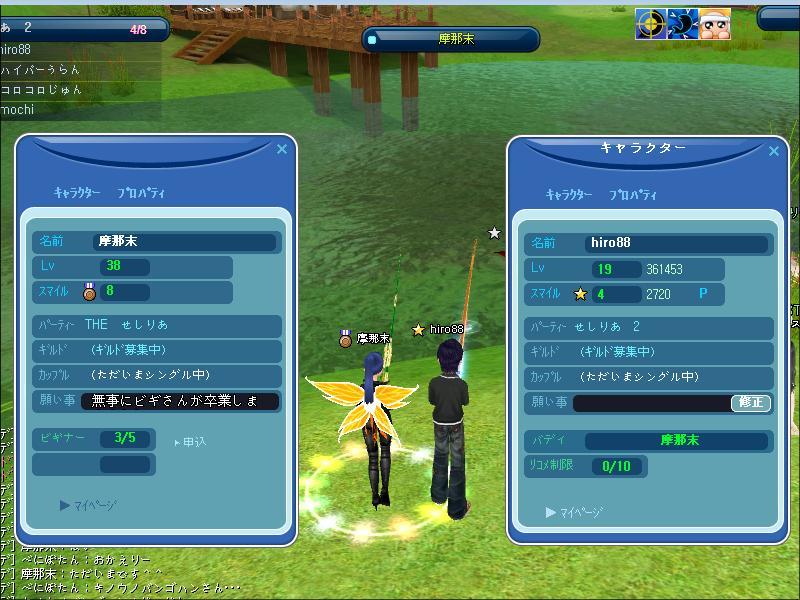Image resolution: width=800 pixels, height=600 pixels.
Task: Click the 修正 edit button
Action: tap(751, 403)
